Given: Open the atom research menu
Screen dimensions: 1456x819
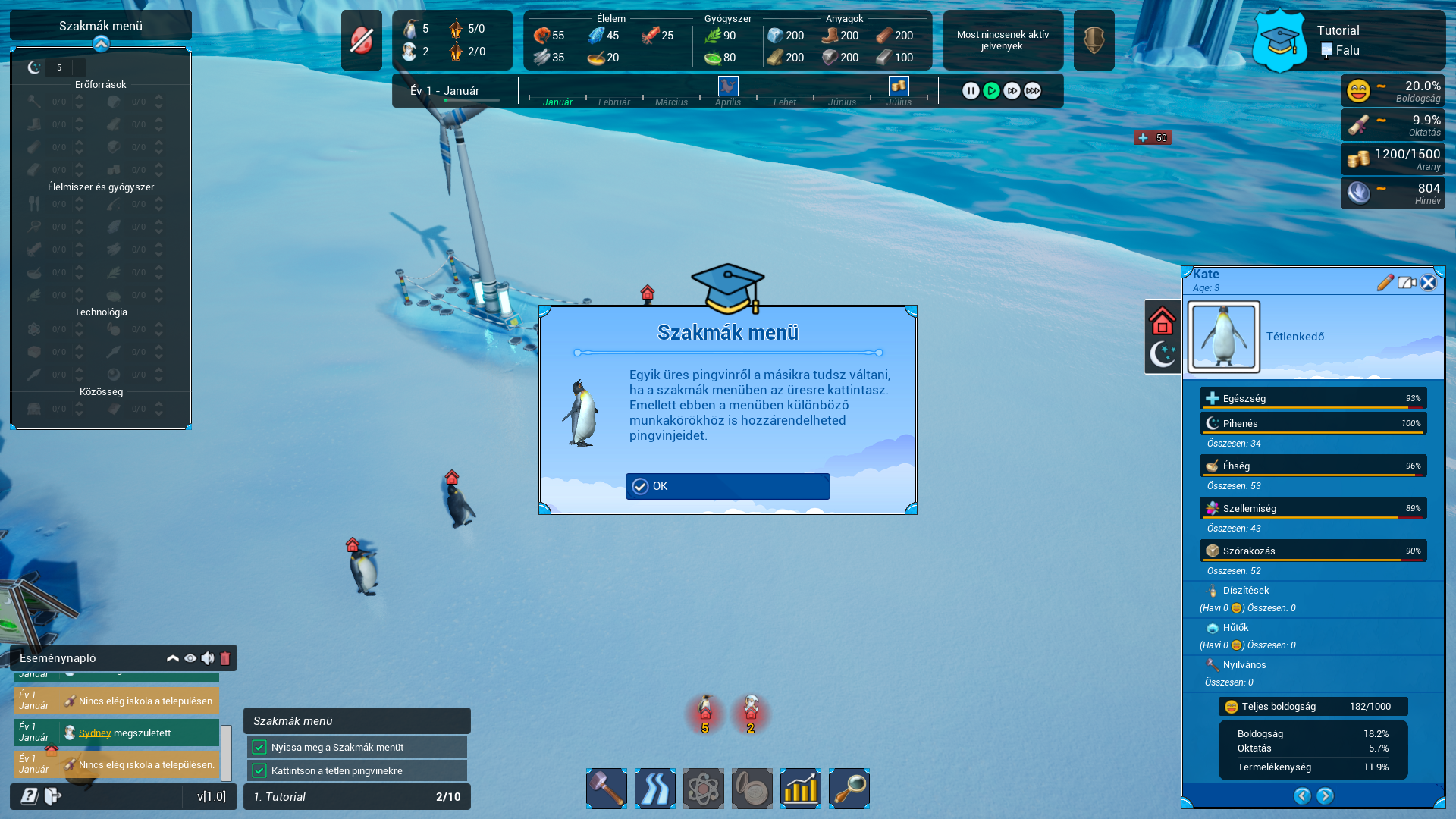Looking at the screenshot, I should [703, 789].
